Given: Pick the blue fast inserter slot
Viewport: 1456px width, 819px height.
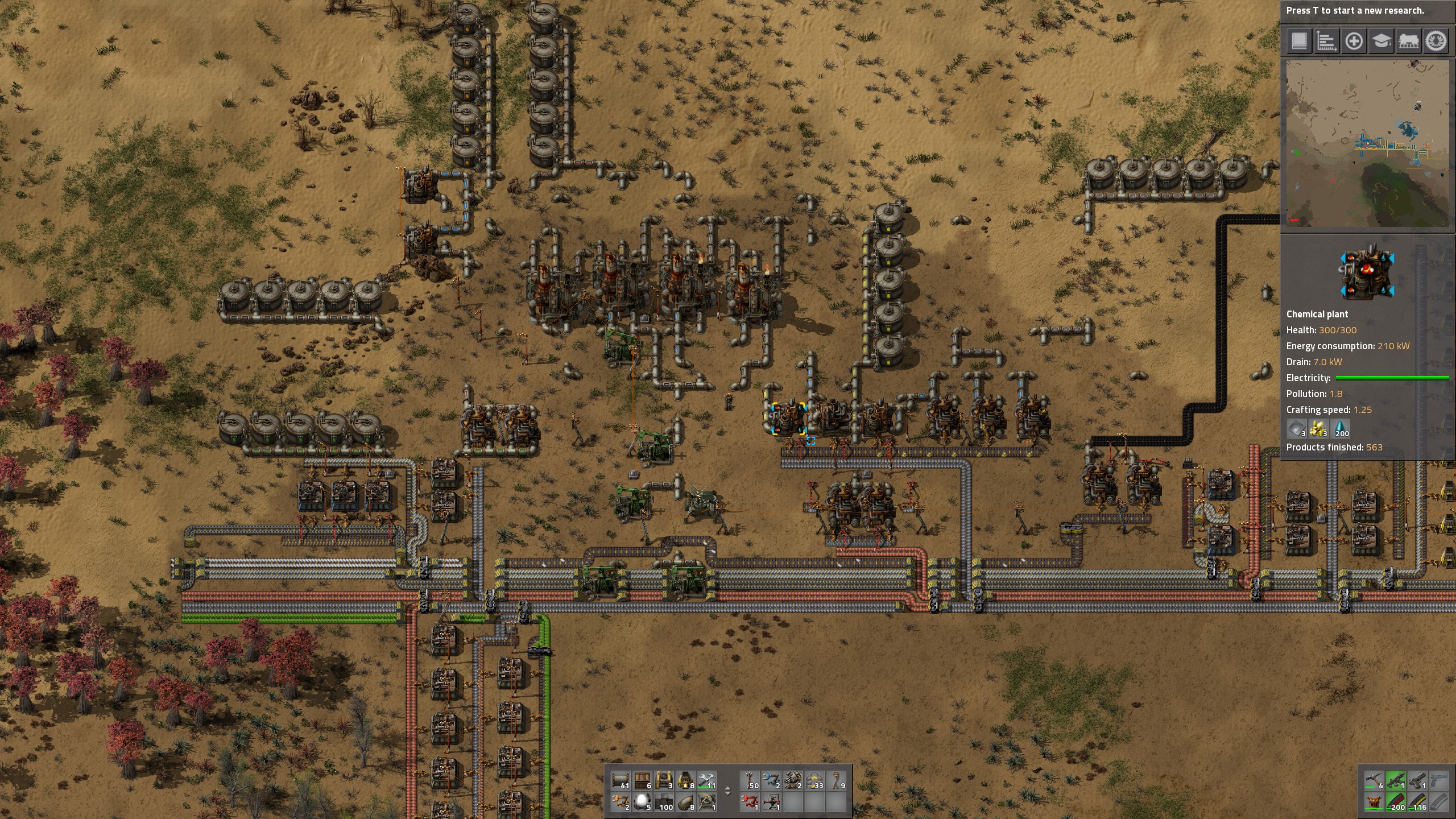Looking at the screenshot, I should [771, 780].
